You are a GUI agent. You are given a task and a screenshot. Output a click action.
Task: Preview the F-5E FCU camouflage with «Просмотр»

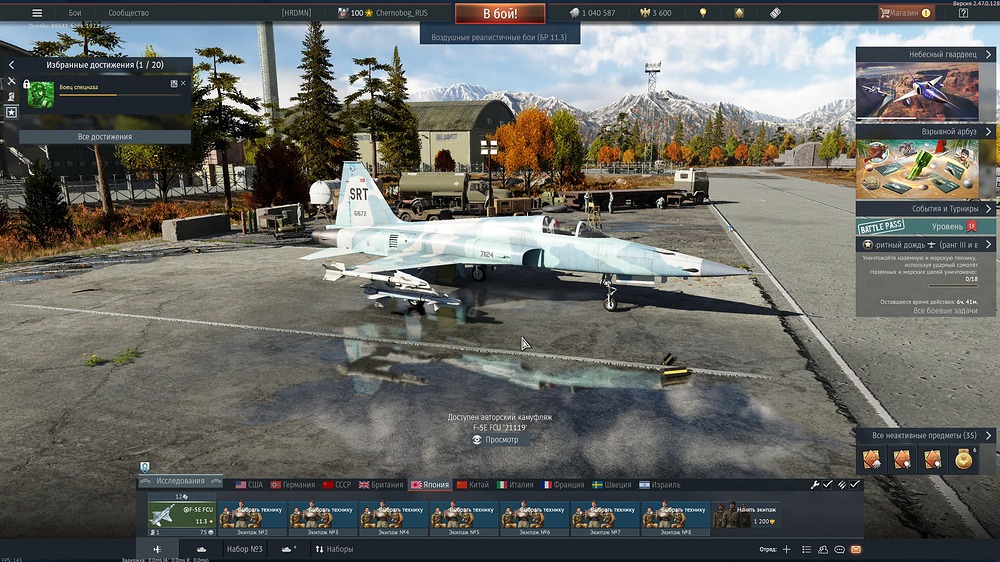500,439
